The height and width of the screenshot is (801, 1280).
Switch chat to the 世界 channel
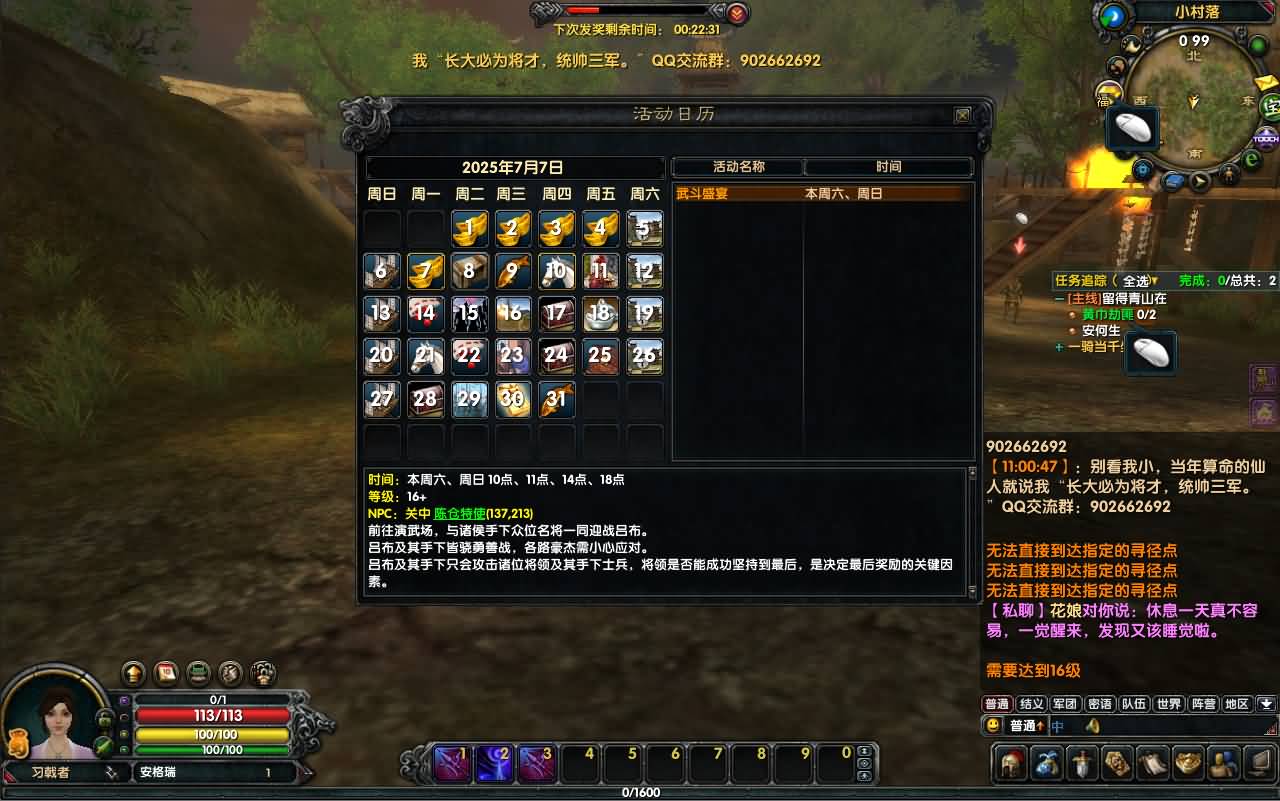(1168, 704)
